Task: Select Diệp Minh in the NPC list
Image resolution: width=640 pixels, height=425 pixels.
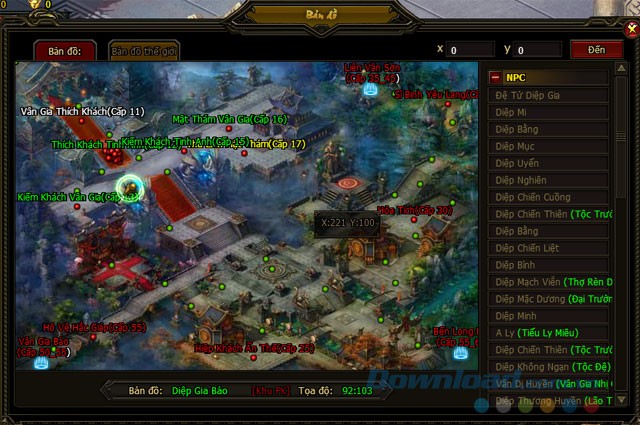Action: click(x=549, y=316)
